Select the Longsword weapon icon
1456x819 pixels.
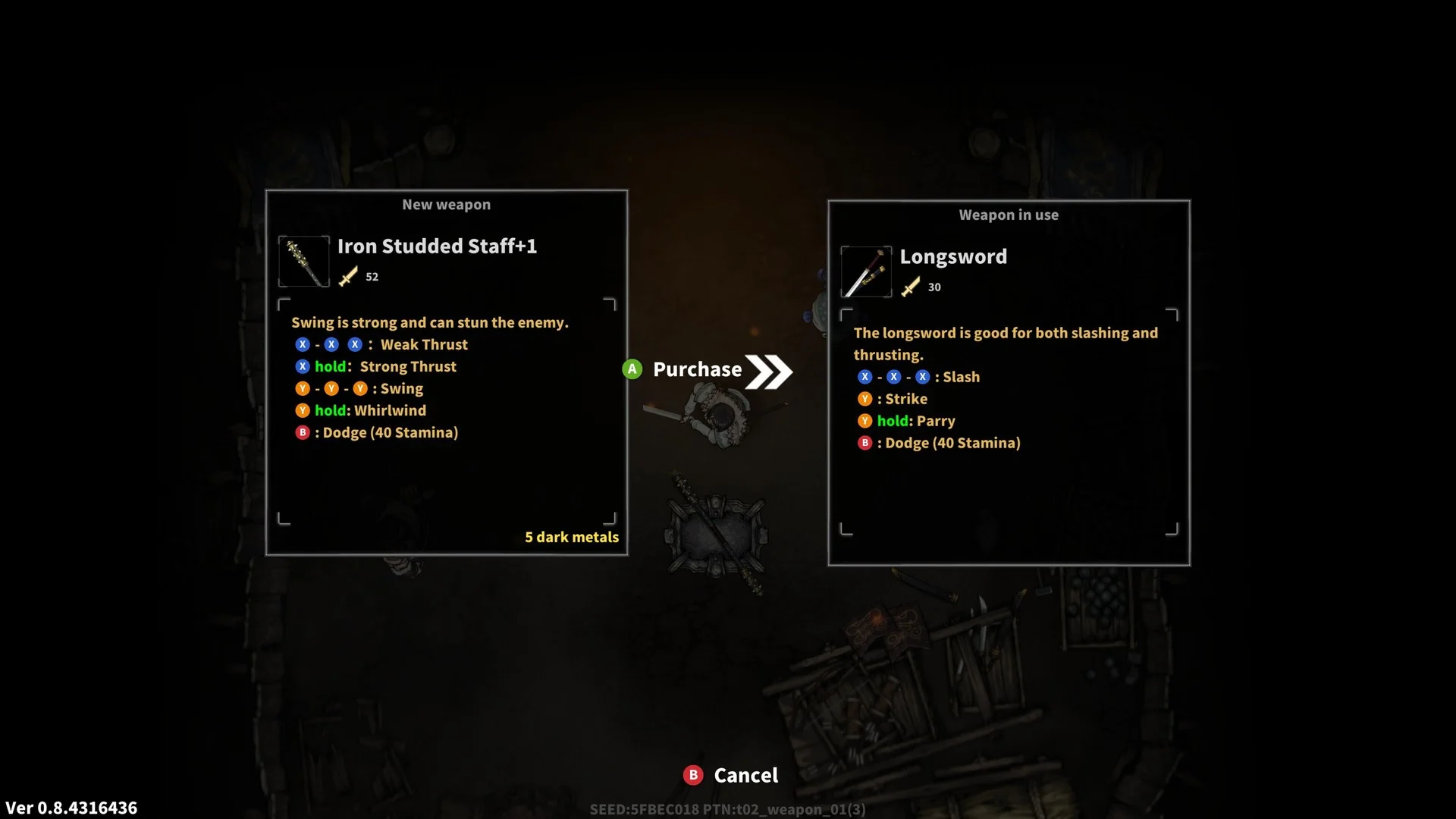(x=866, y=272)
